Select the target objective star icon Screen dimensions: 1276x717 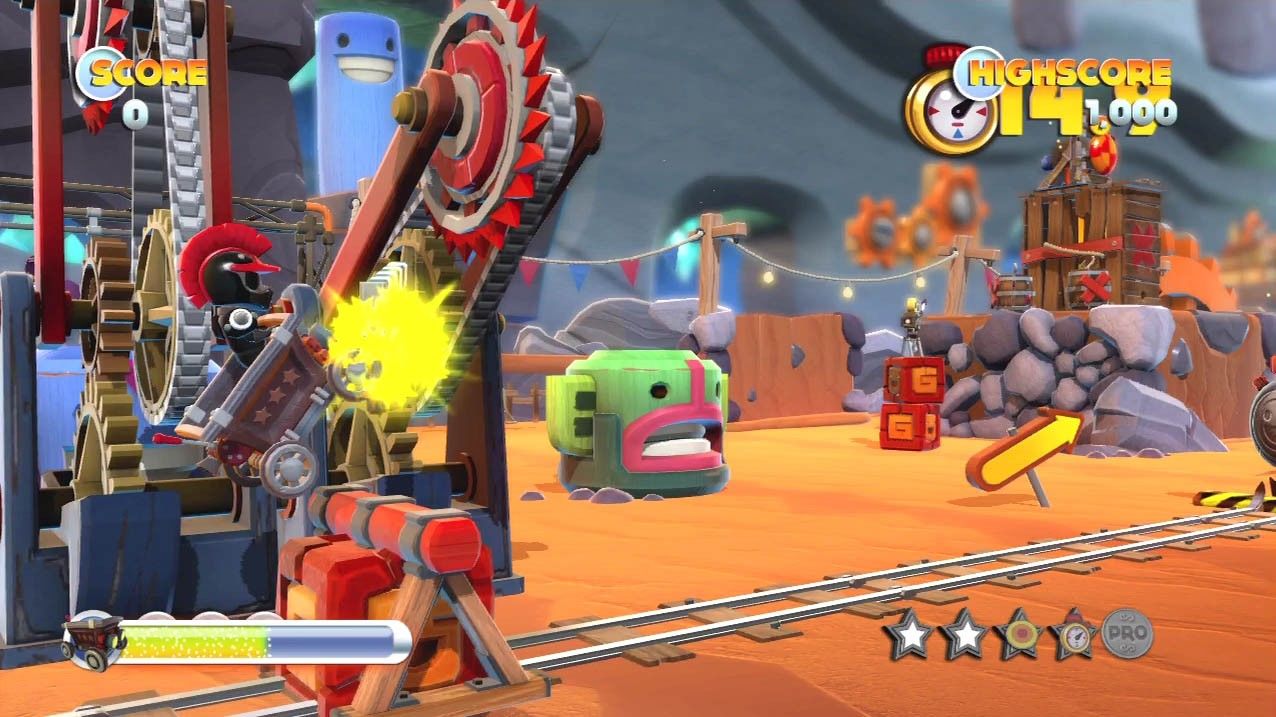(1018, 634)
